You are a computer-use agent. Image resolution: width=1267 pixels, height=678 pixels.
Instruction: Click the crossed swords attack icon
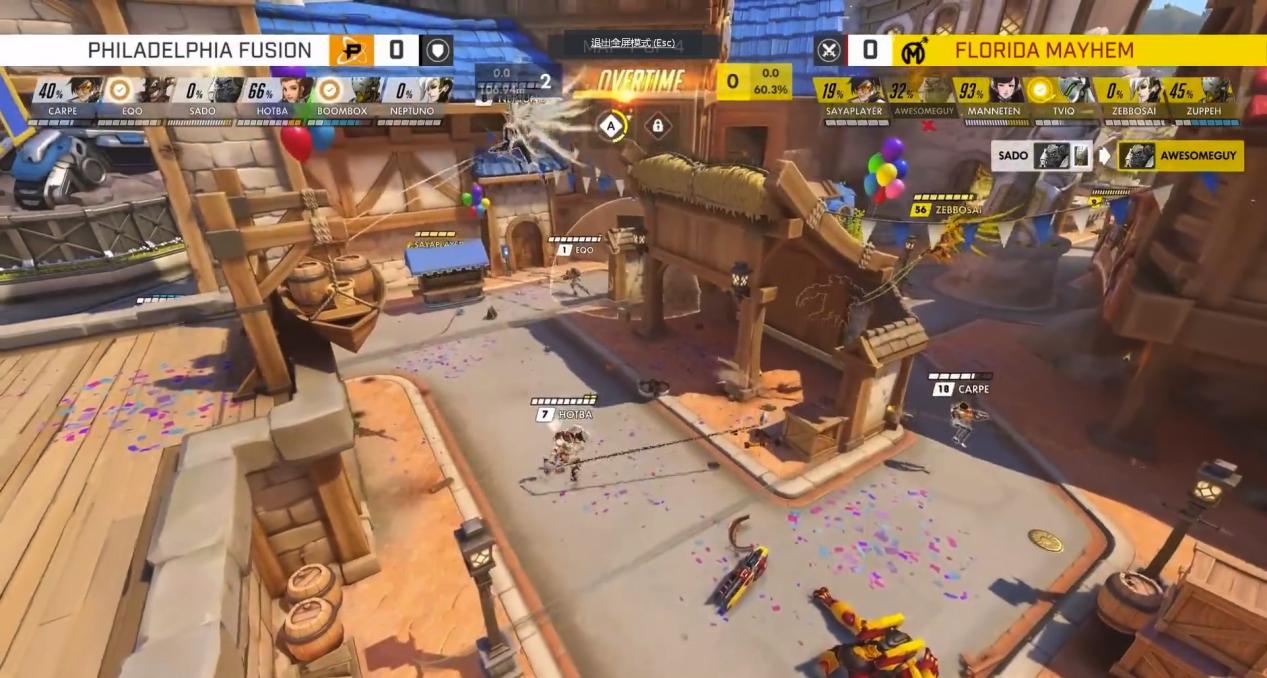pyautogui.click(x=829, y=50)
